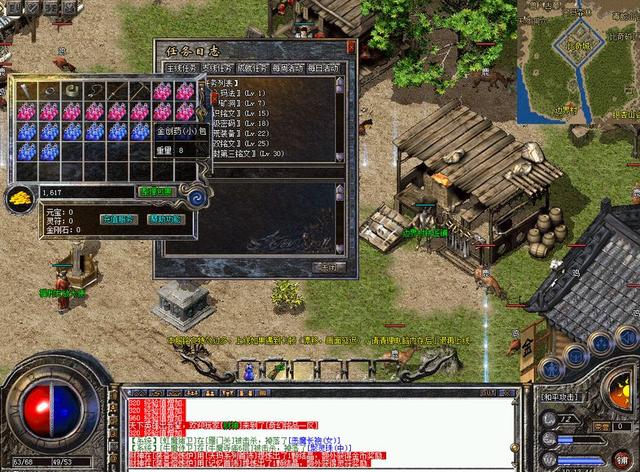
Task: Open the 每日活动 tab in quest log
Action: click(321, 69)
